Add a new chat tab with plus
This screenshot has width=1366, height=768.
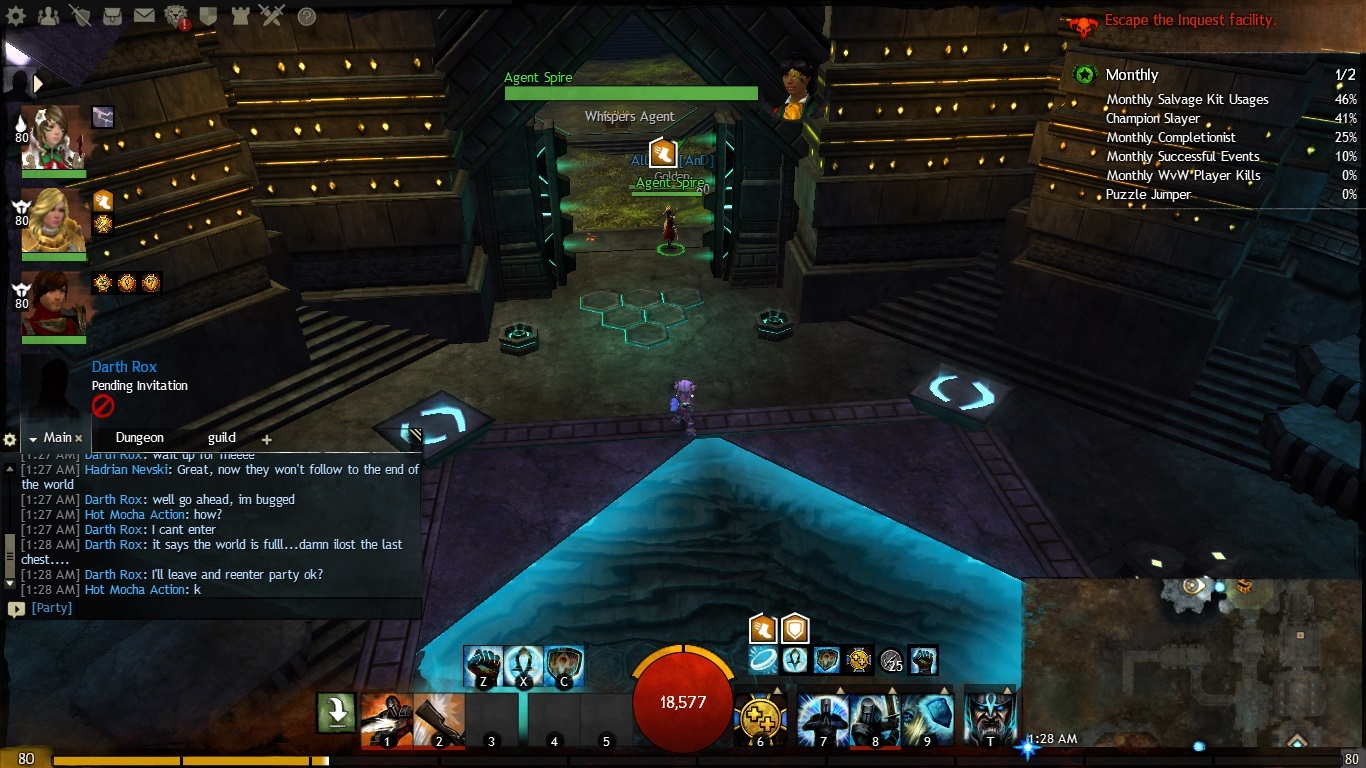(x=266, y=439)
